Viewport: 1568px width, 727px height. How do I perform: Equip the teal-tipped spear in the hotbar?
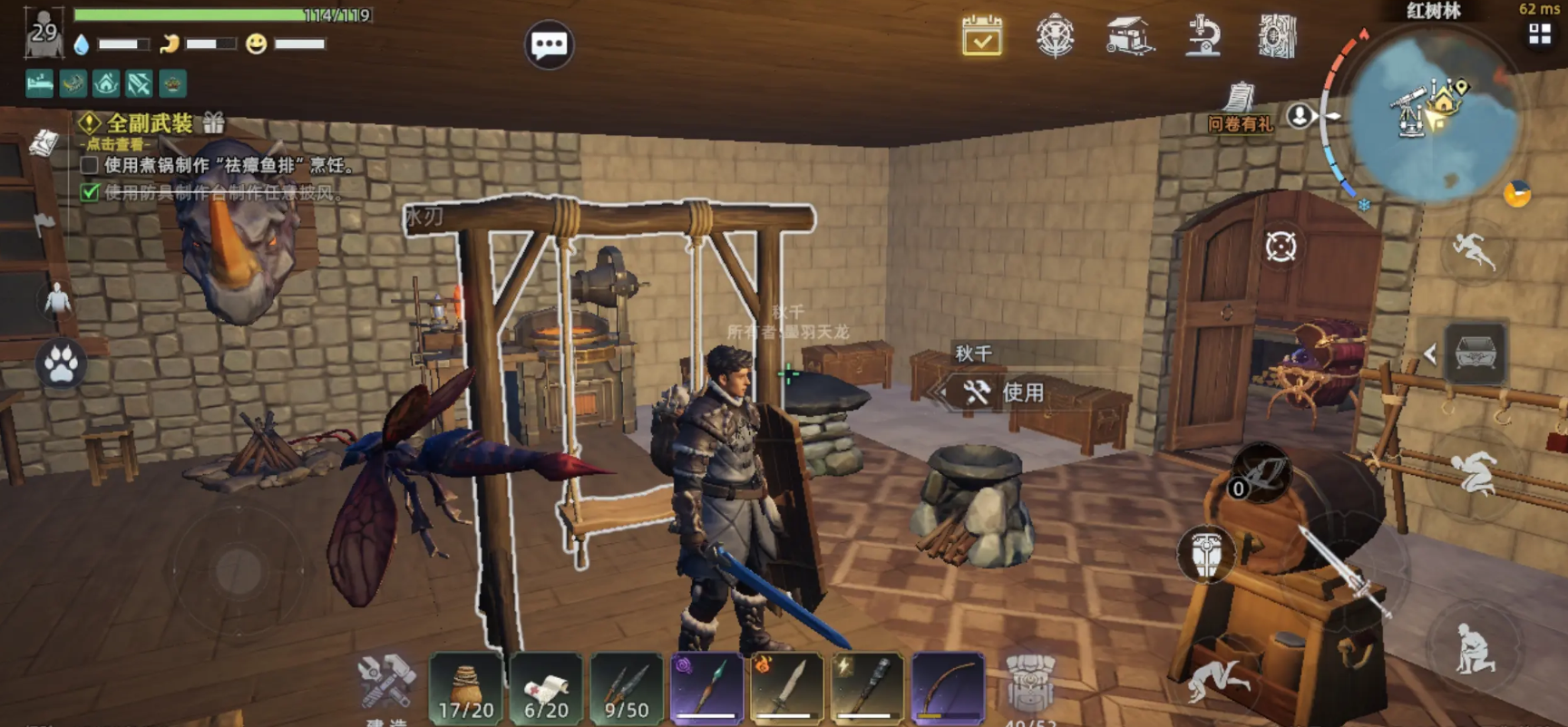[x=706, y=689]
